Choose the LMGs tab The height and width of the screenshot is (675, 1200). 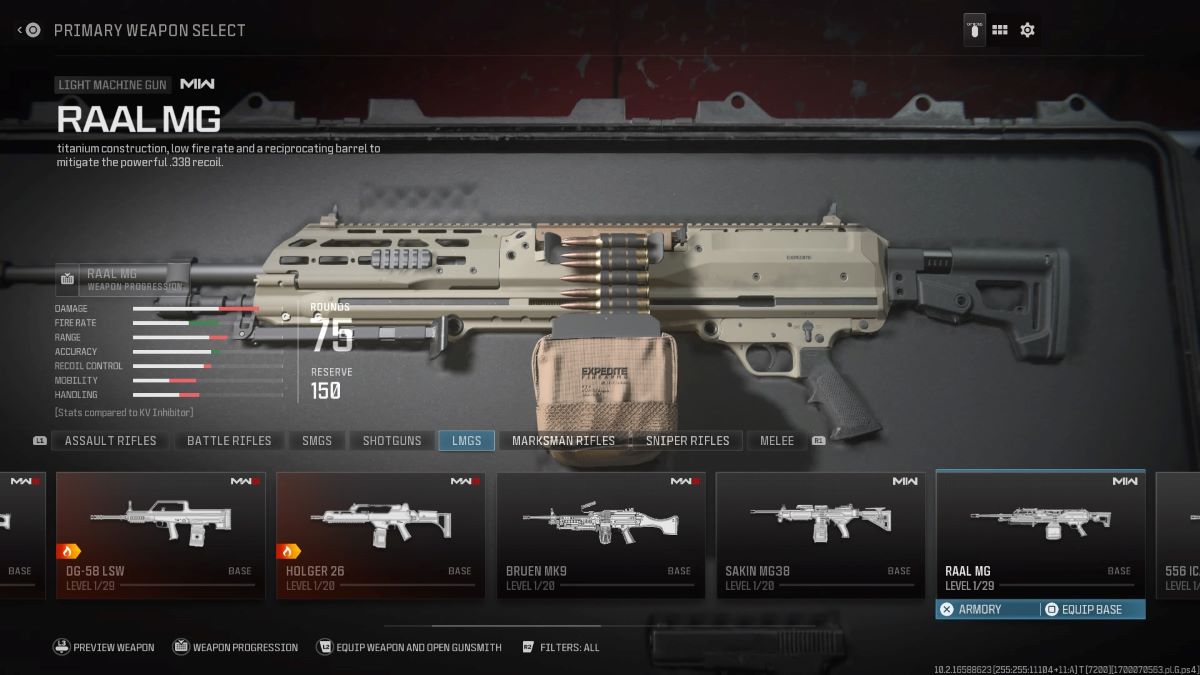point(466,440)
